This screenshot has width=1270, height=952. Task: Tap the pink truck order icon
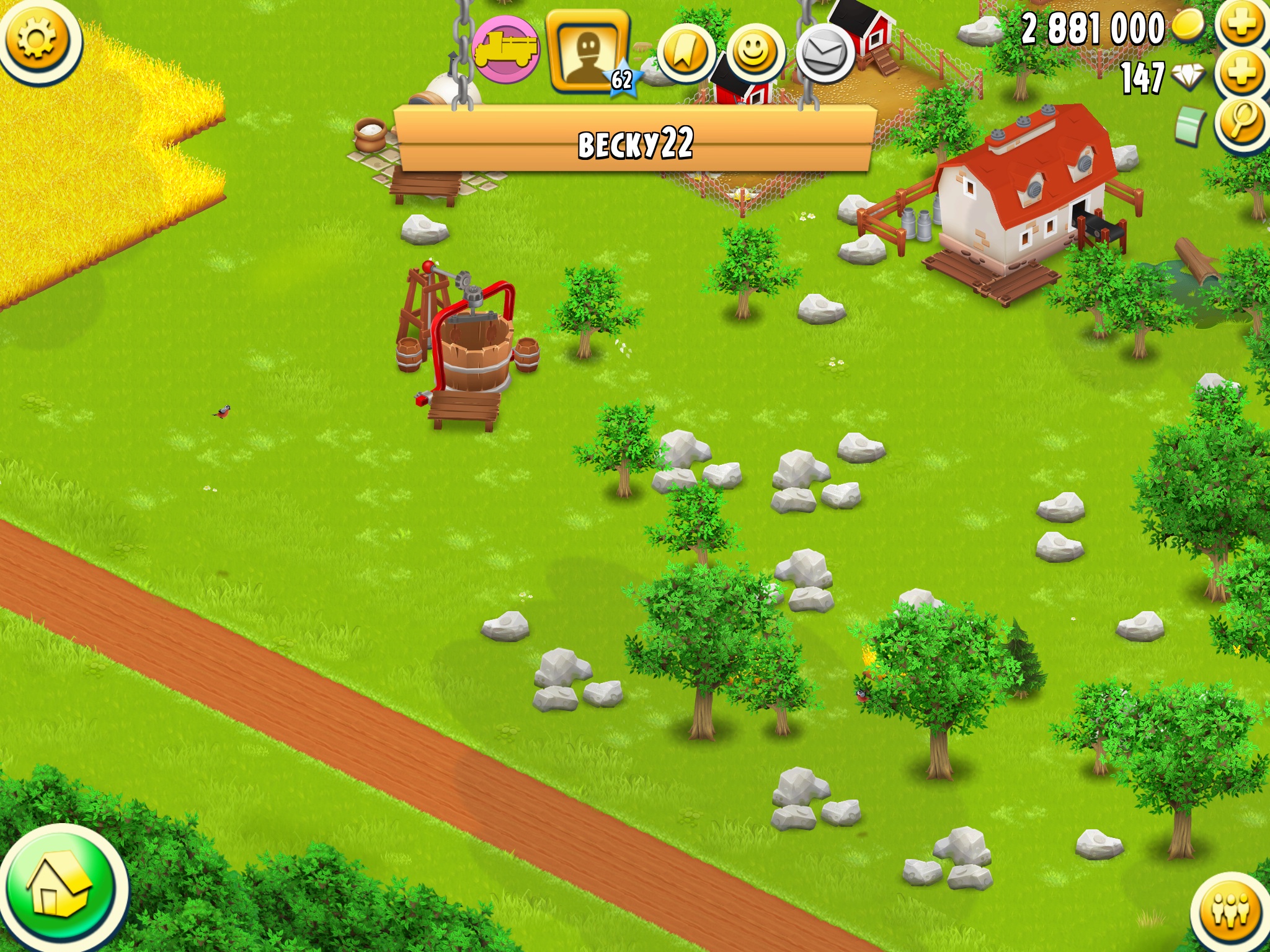505,50
